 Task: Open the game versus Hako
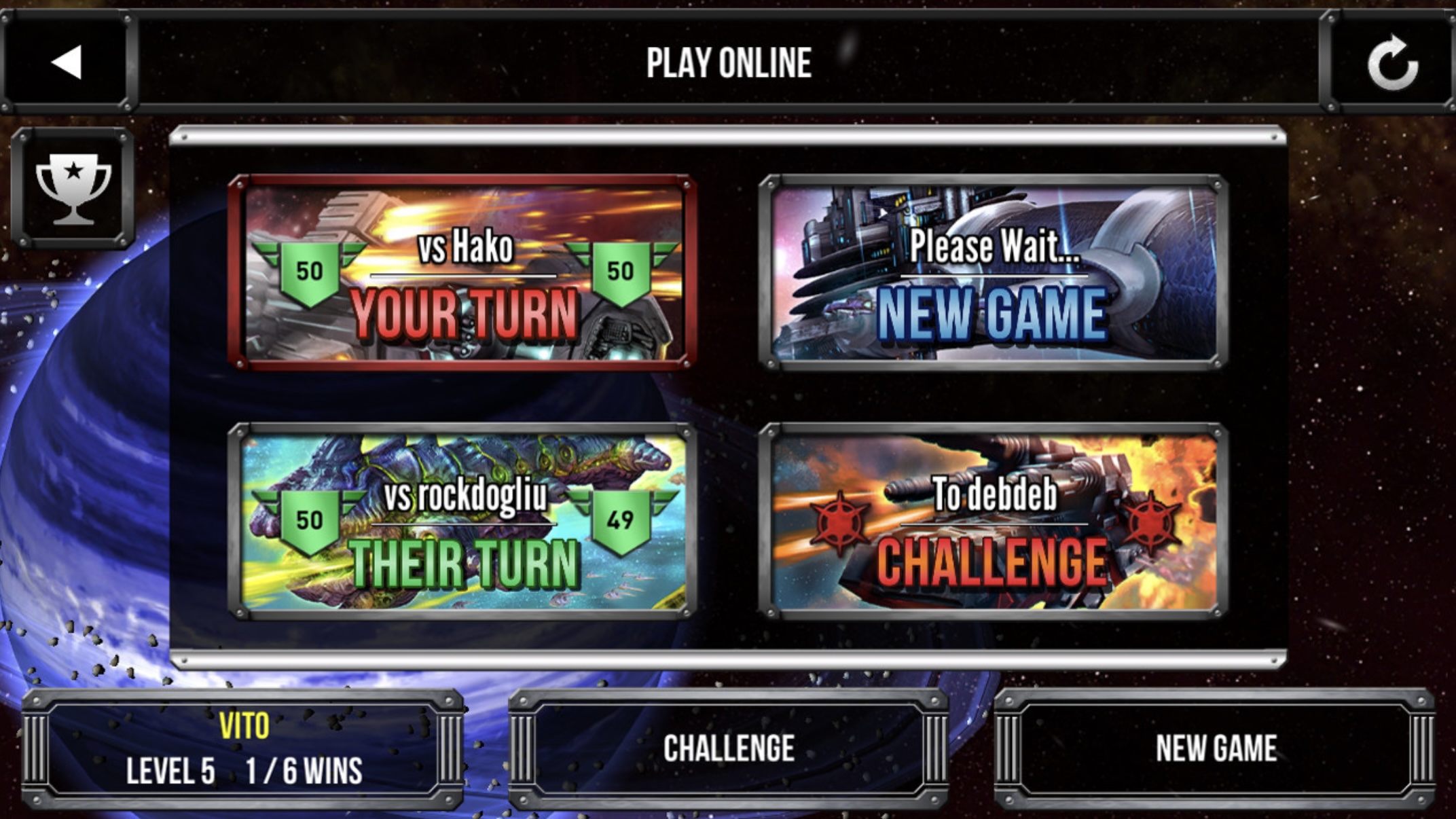click(x=463, y=273)
